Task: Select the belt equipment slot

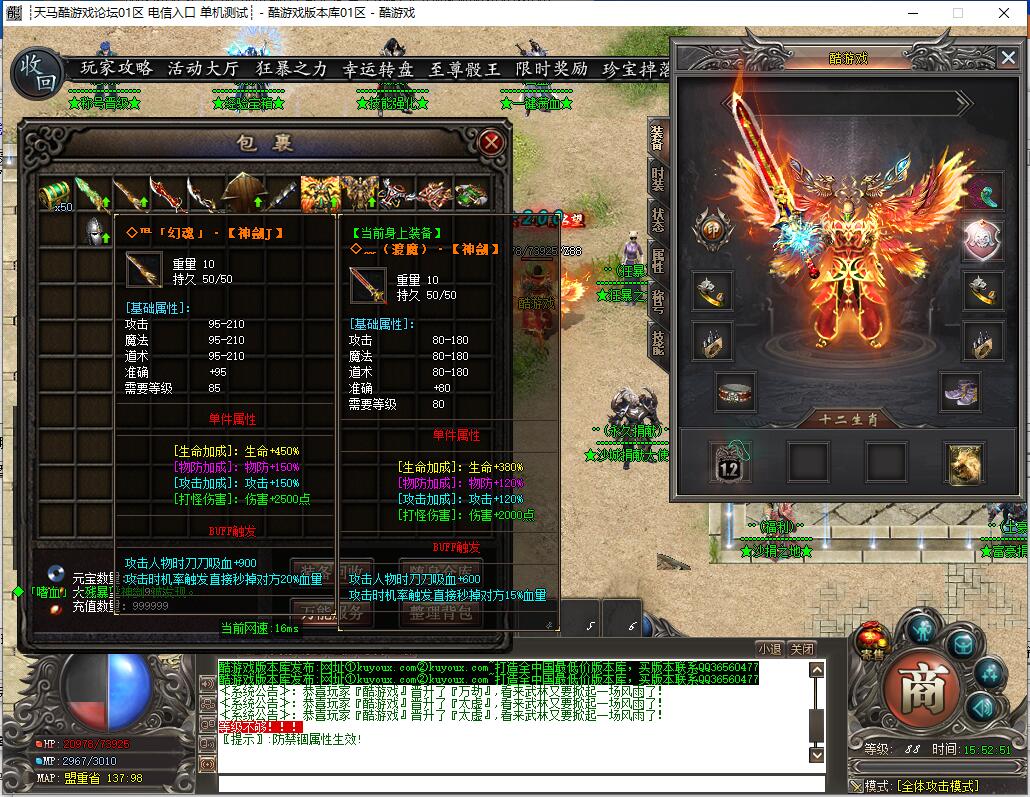Action: click(736, 391)
